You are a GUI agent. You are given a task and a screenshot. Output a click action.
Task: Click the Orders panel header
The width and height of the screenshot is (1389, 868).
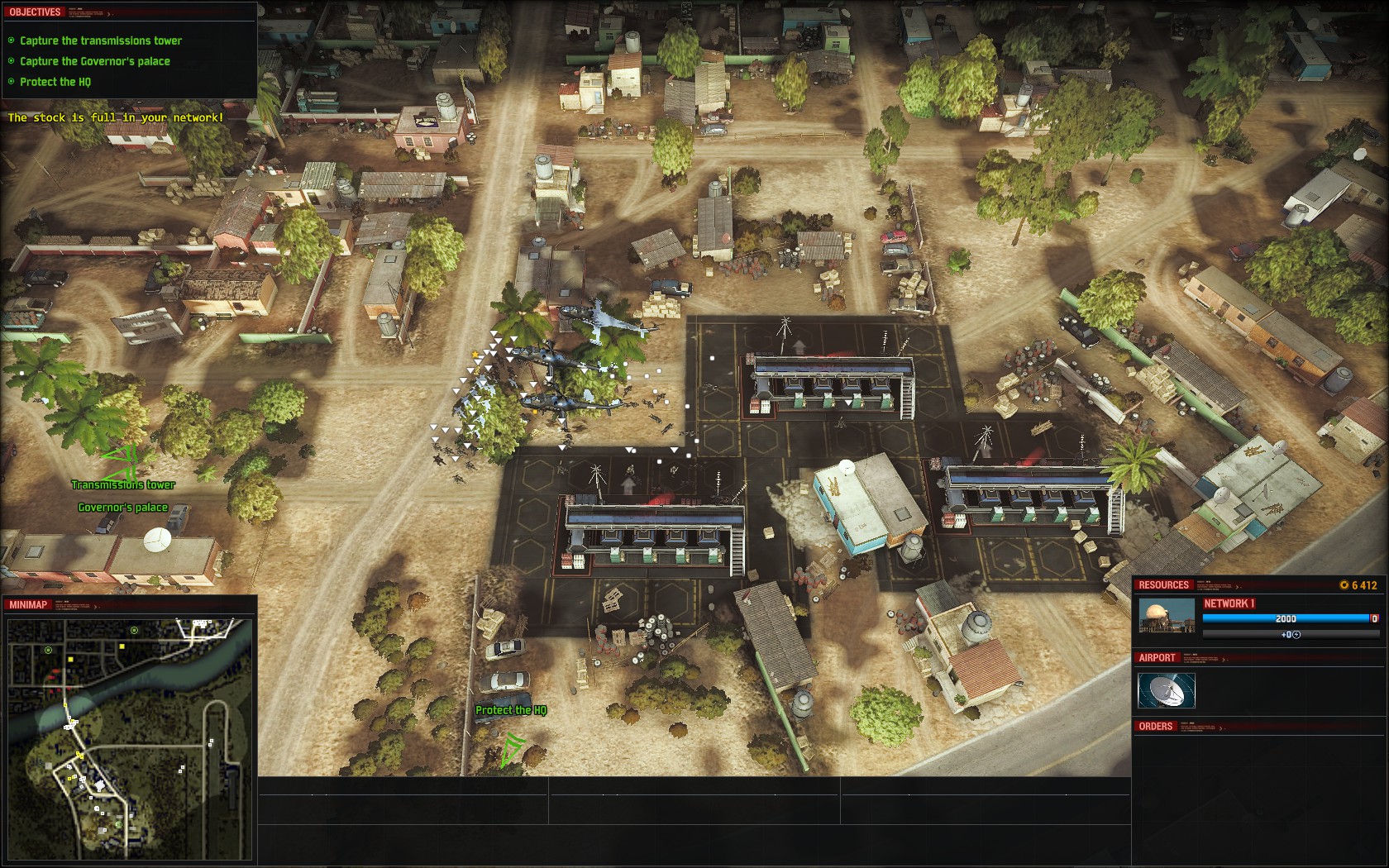(x=1155, y=727)
